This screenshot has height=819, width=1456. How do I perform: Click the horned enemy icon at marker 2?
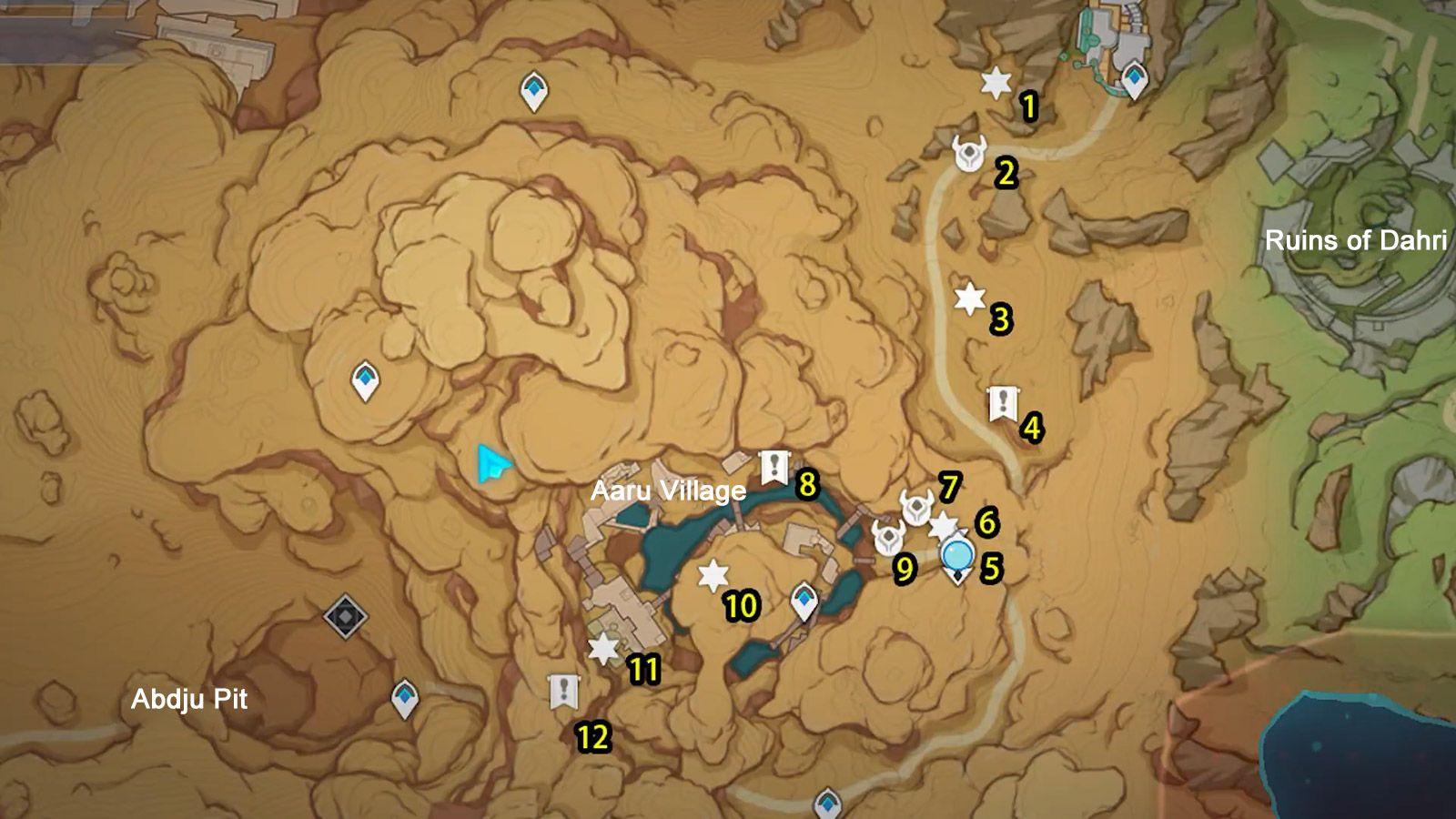click(x=970, y=151)
